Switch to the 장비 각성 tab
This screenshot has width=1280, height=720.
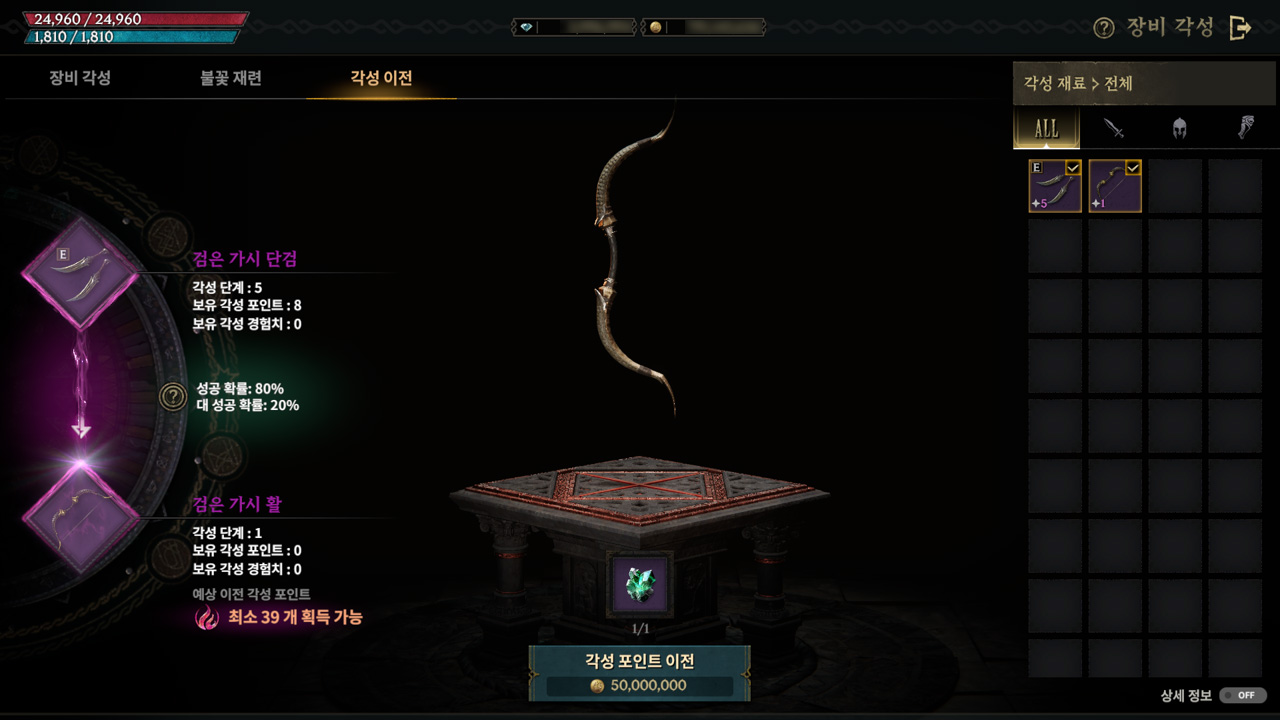pos(80,78)
